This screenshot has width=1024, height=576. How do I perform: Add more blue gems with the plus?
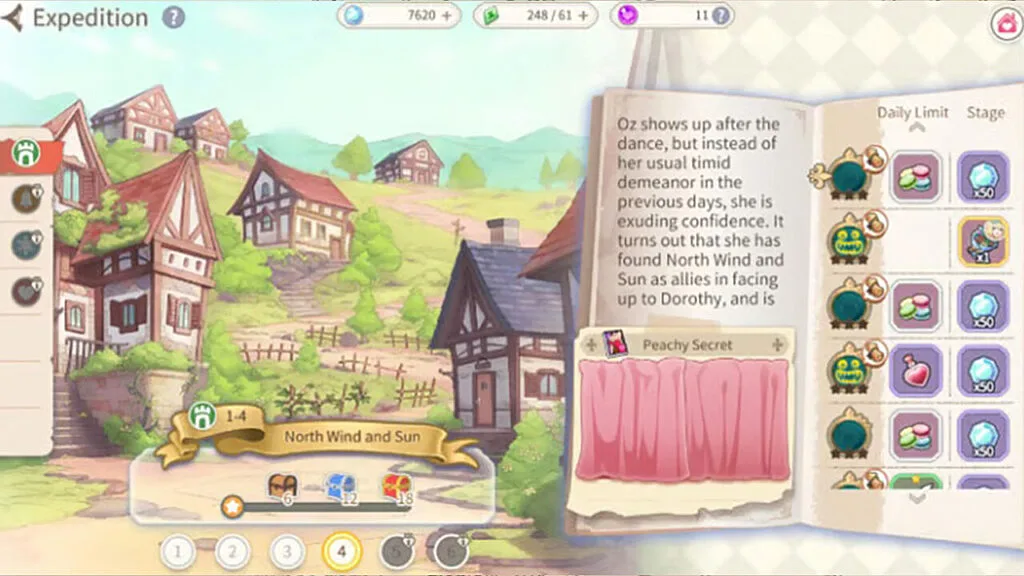(446, 16)
